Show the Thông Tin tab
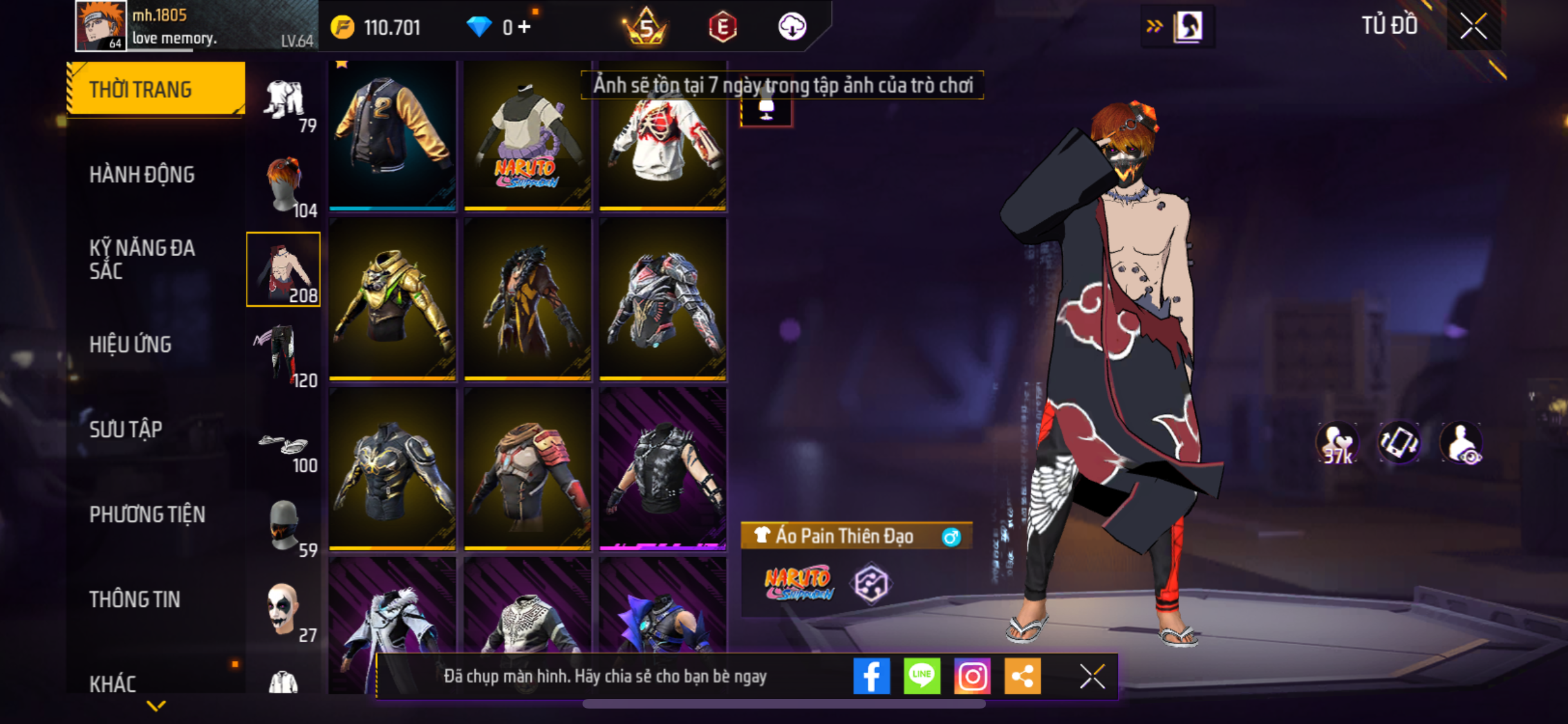The height and width of the screenshot is (724, 1568). (135, 599)
